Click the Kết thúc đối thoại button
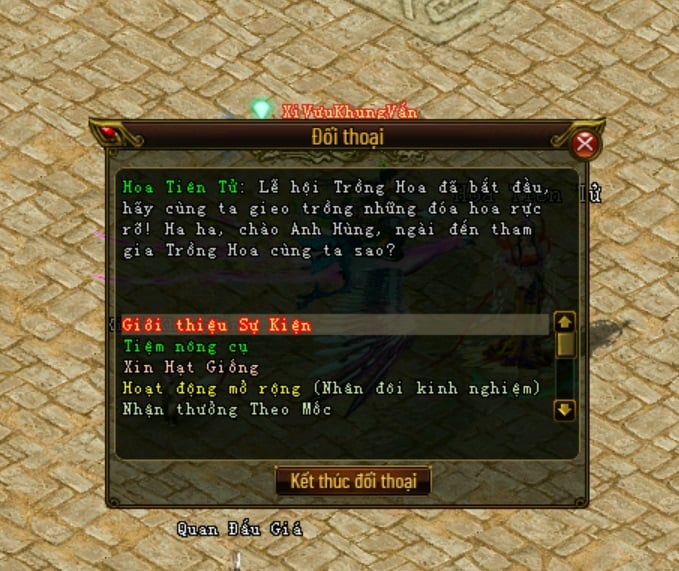 (352, 480)
